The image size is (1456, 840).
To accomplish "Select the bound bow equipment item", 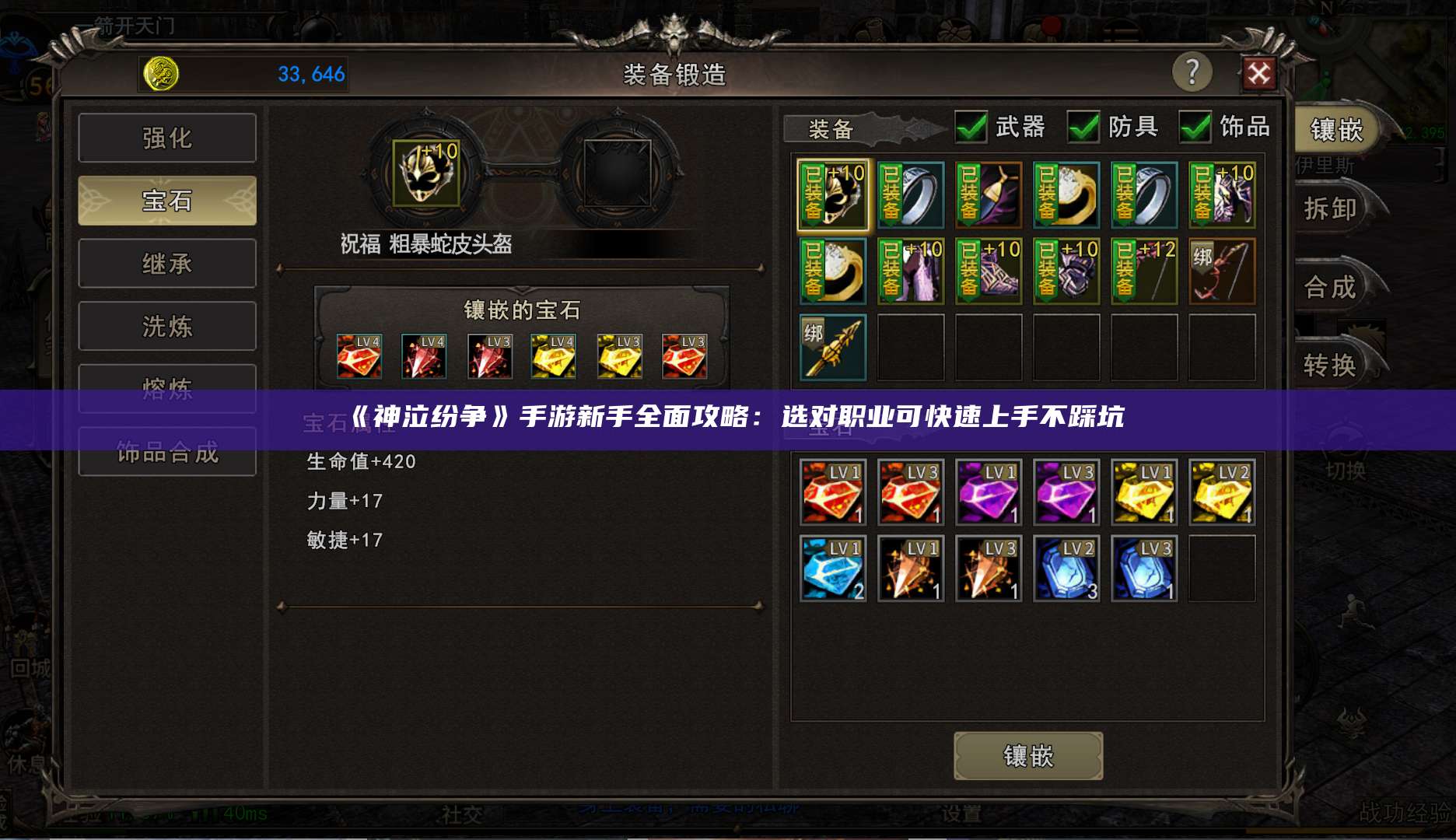I will (1222, 270).
